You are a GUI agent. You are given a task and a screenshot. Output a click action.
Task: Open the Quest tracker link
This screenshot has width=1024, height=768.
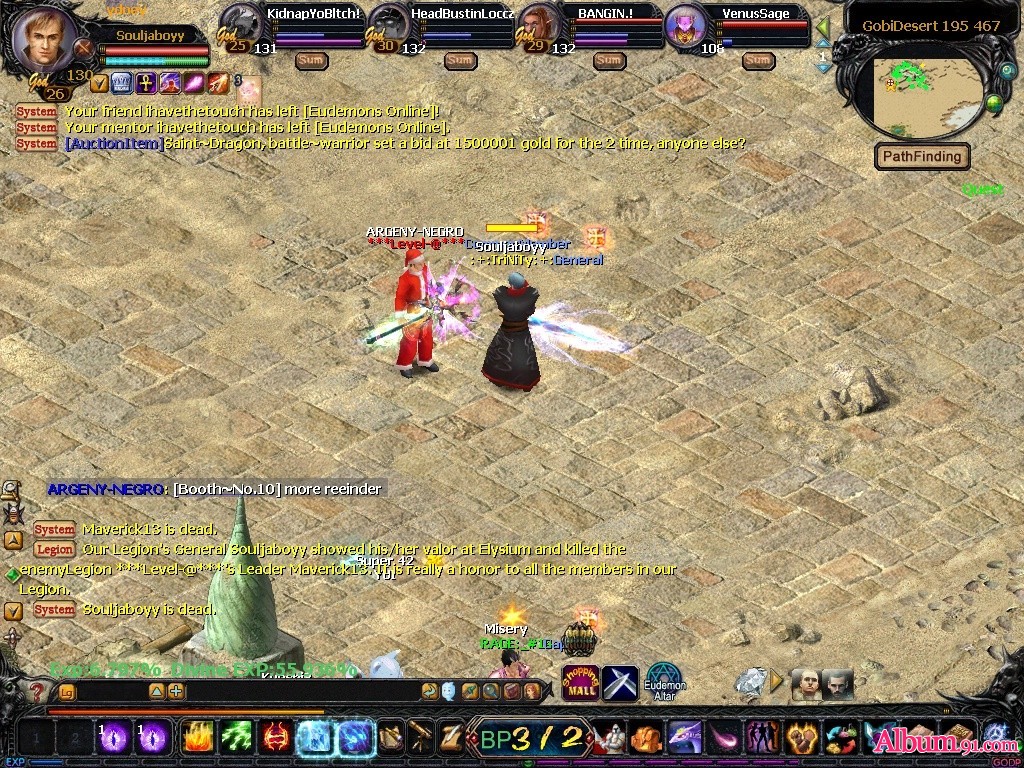(982, 190)
